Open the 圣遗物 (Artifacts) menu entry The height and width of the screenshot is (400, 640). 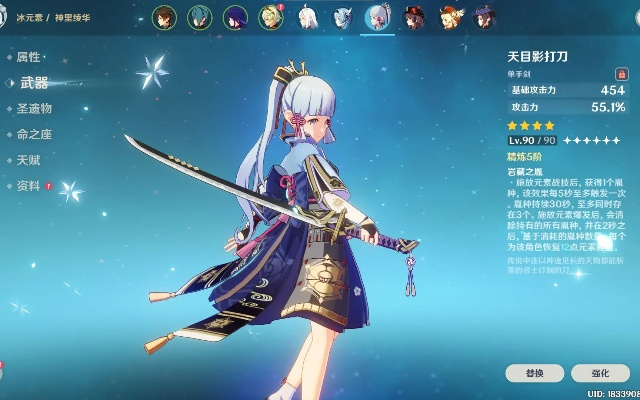34,108
